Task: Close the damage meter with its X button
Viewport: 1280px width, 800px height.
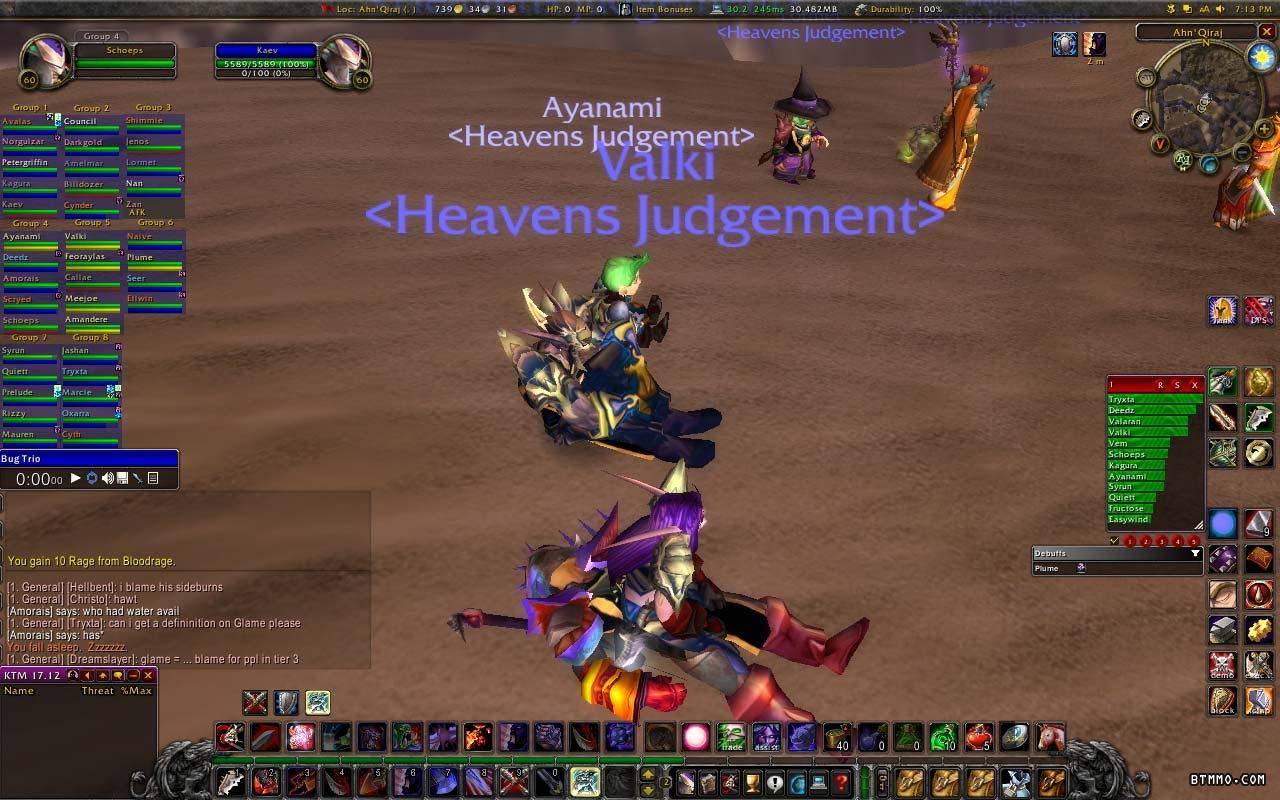Action: [x=1195, y=385]
